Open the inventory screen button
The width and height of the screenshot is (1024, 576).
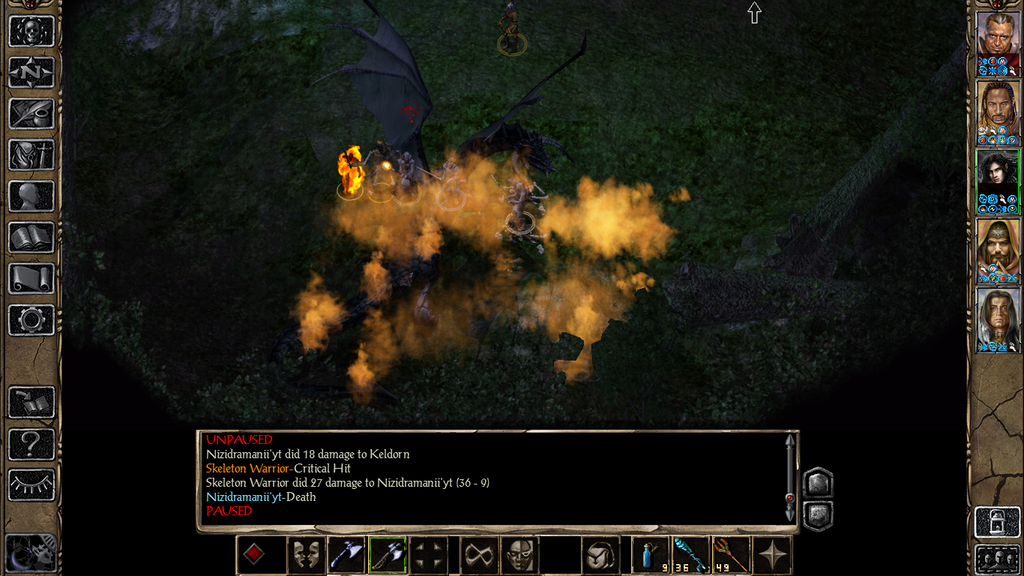pyautogui.click(x=31, y=154)
